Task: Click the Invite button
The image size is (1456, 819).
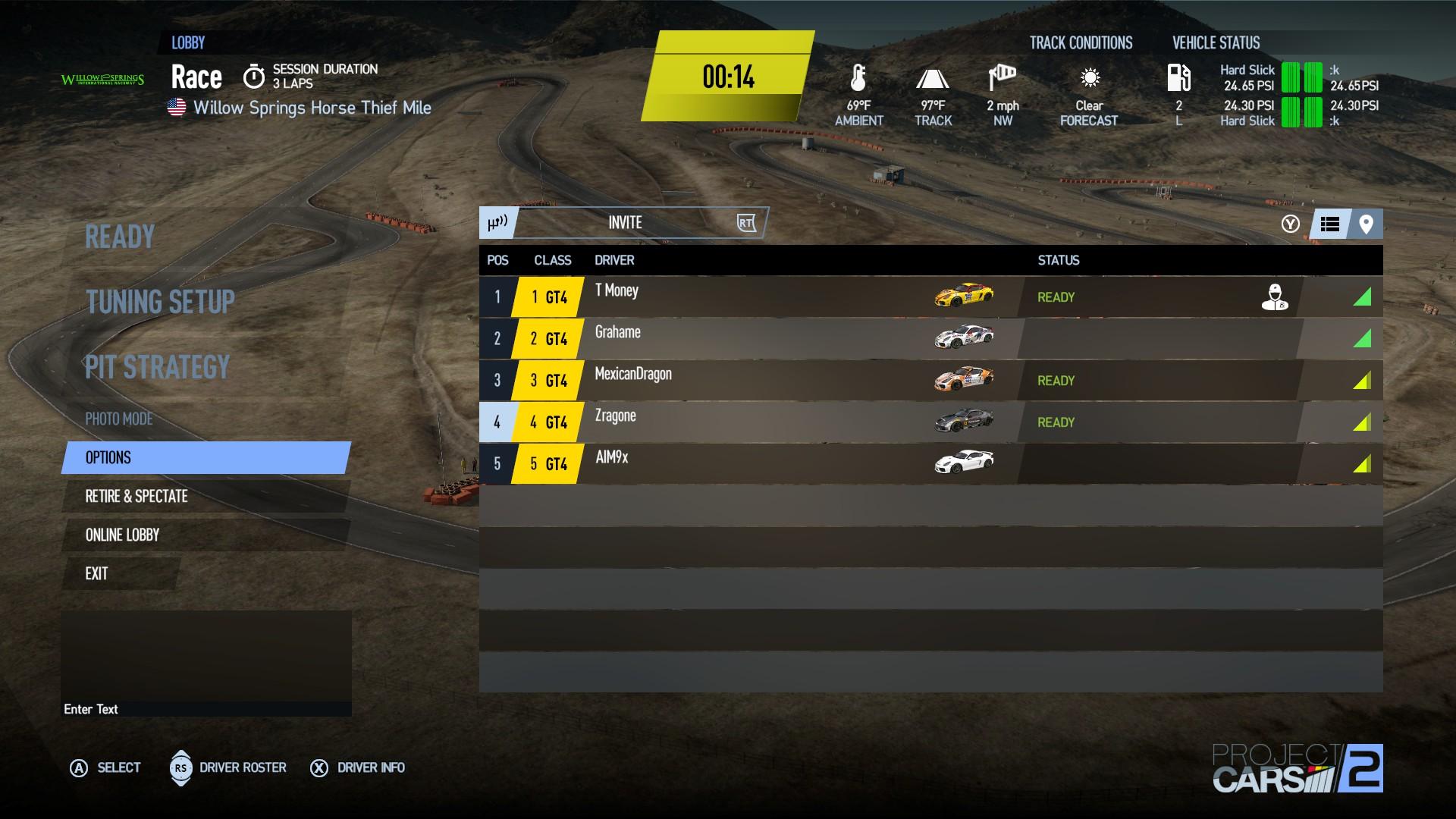Action: point(625,223)
